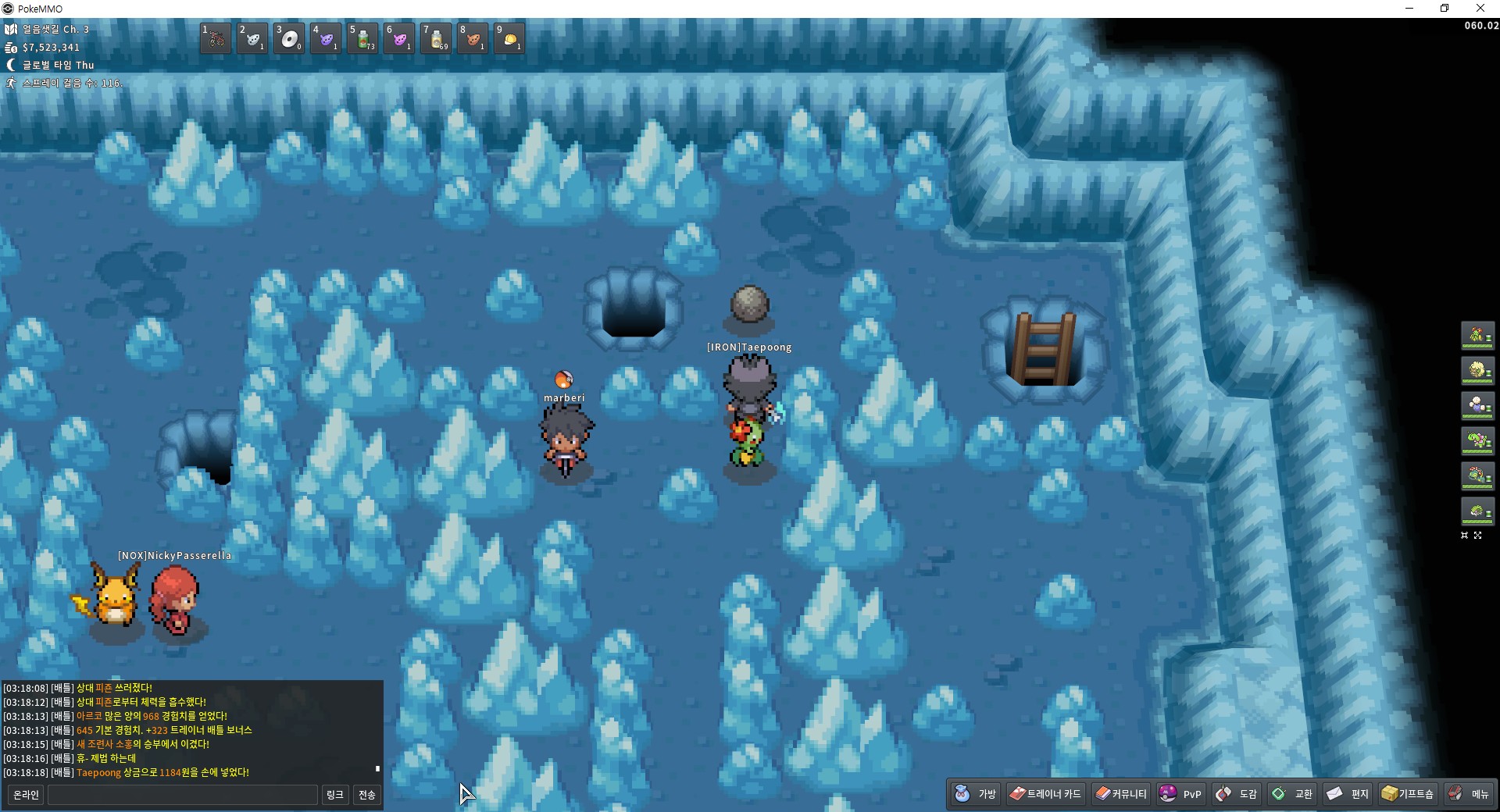Use the yellow spray can in slot 7

436,38
